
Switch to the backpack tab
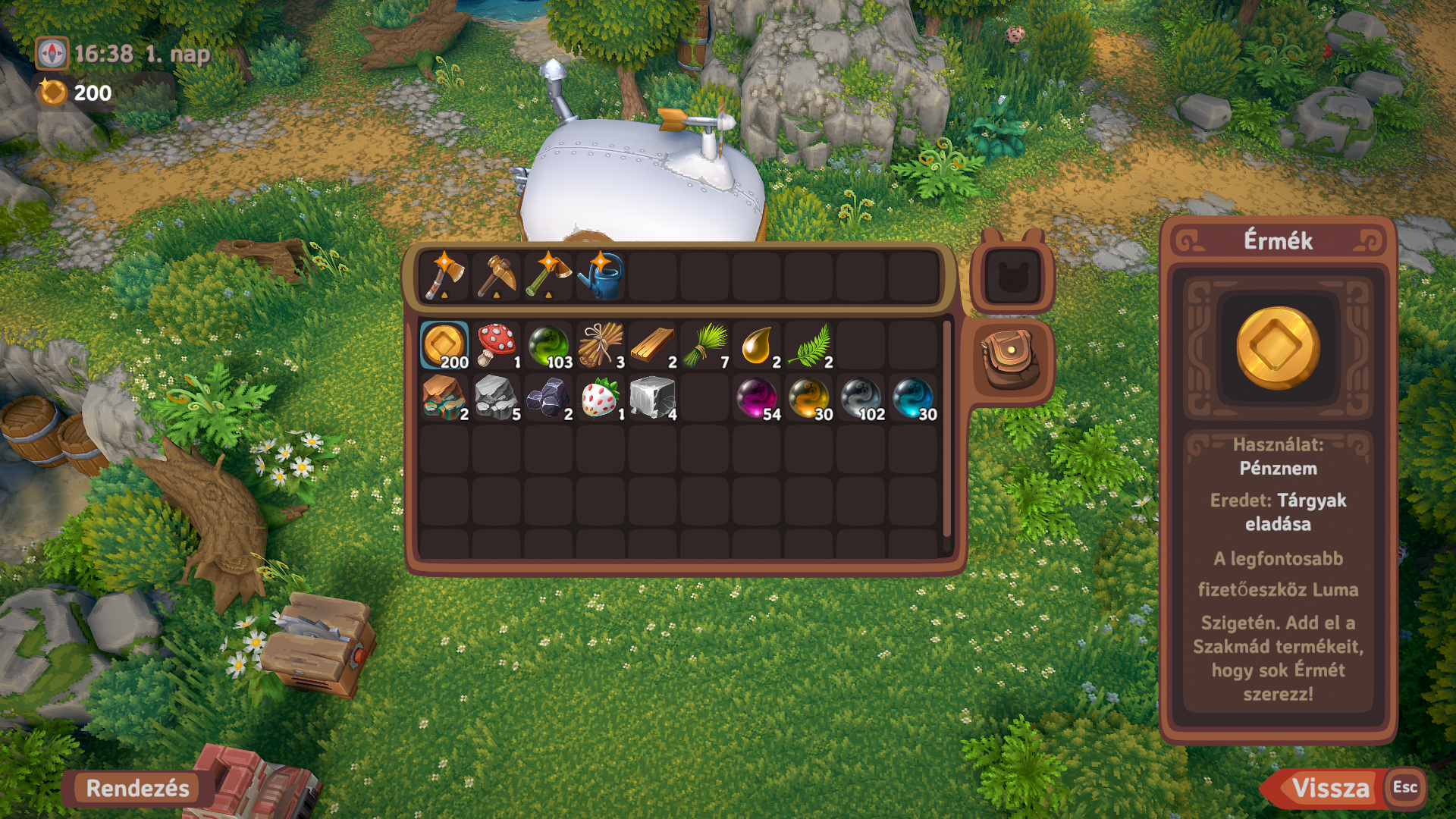click(1011, 359)
